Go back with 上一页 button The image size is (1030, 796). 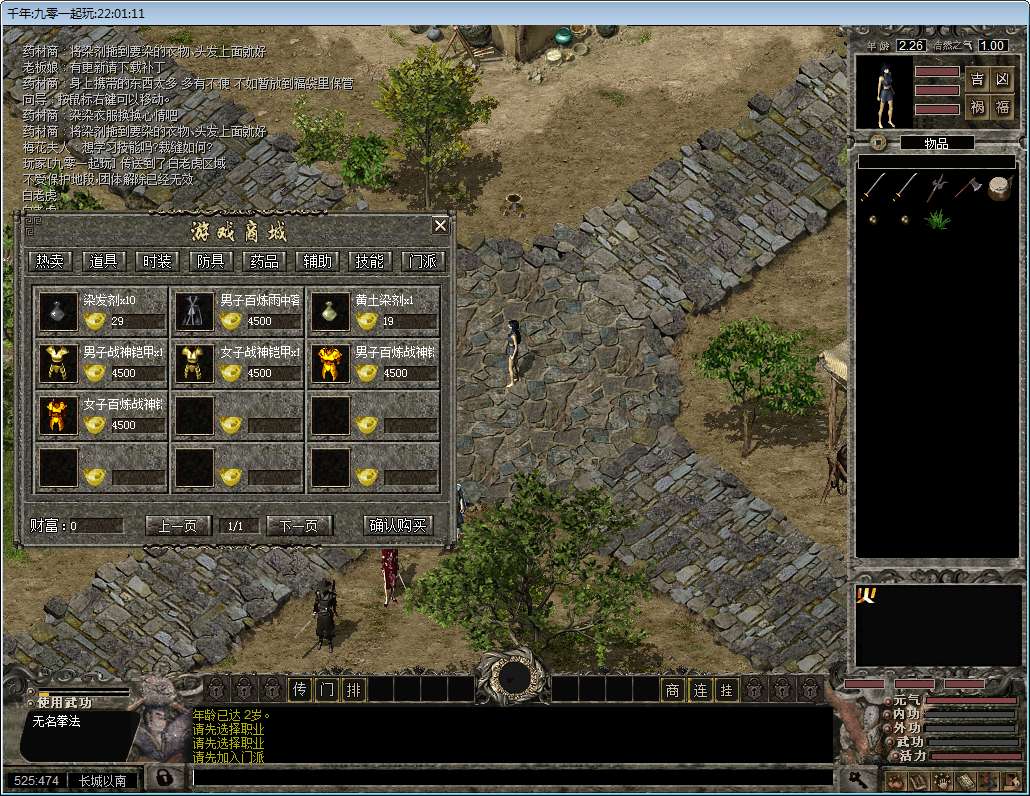tap(178, 525)
